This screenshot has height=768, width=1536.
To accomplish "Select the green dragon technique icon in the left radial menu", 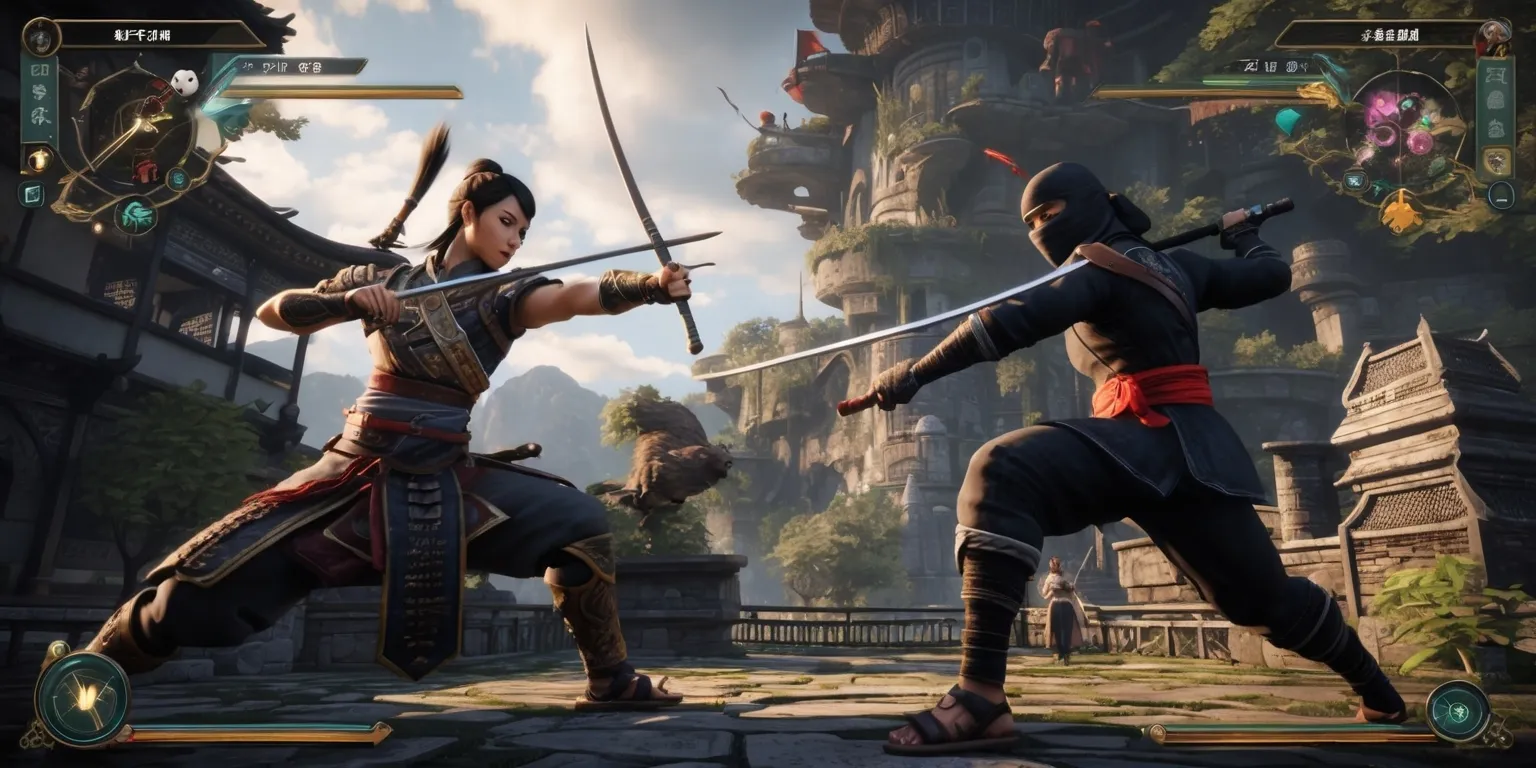I will pos(134,215).
